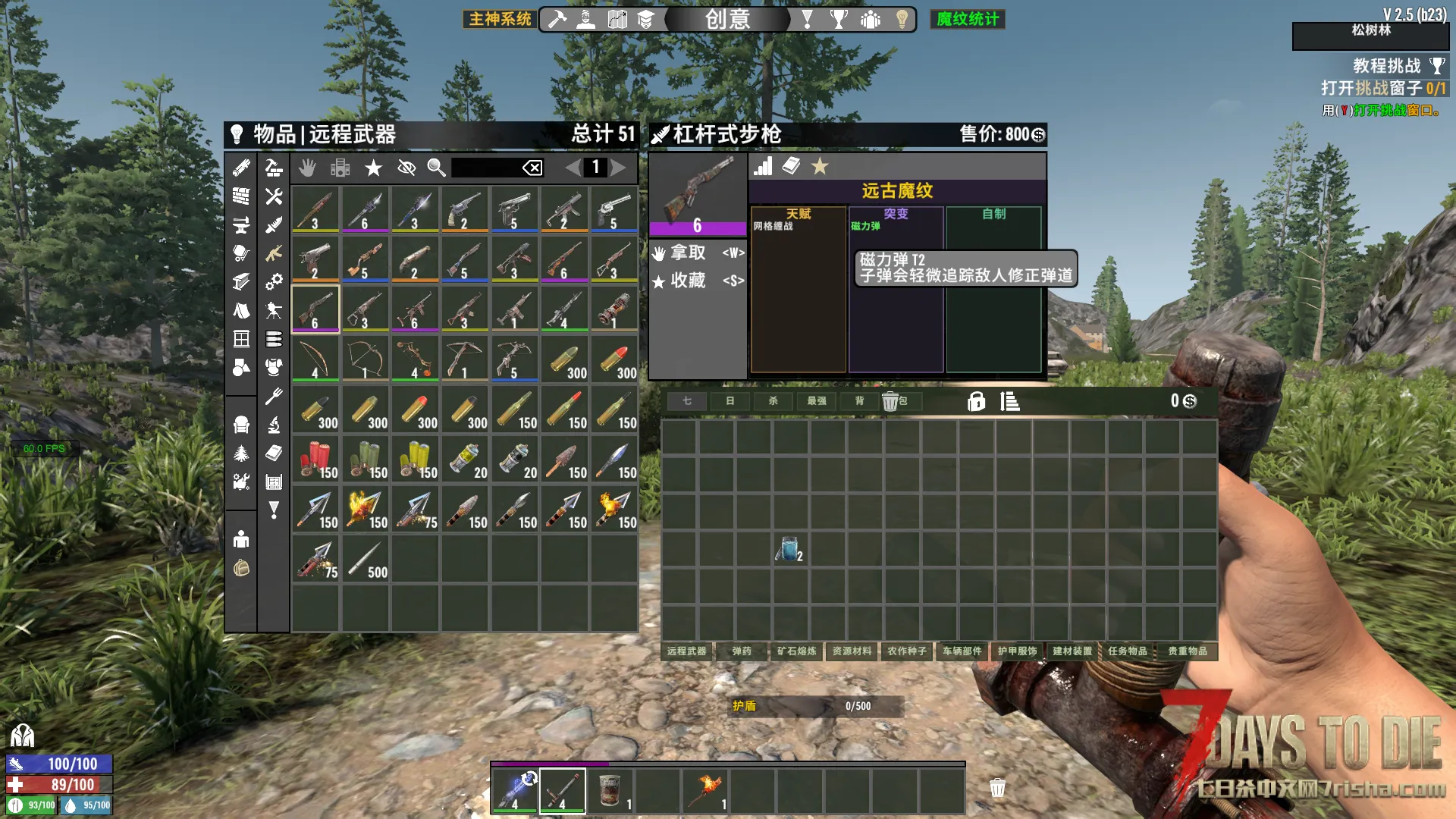Click the magnifying glass search icon
The height and width of the screenshot is (819, 1456).
pos(436,168)
